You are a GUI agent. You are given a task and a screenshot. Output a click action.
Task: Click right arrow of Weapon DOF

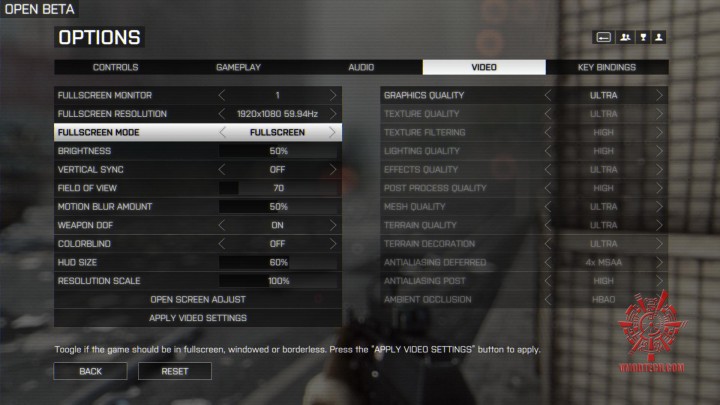[x=332, y=225]
